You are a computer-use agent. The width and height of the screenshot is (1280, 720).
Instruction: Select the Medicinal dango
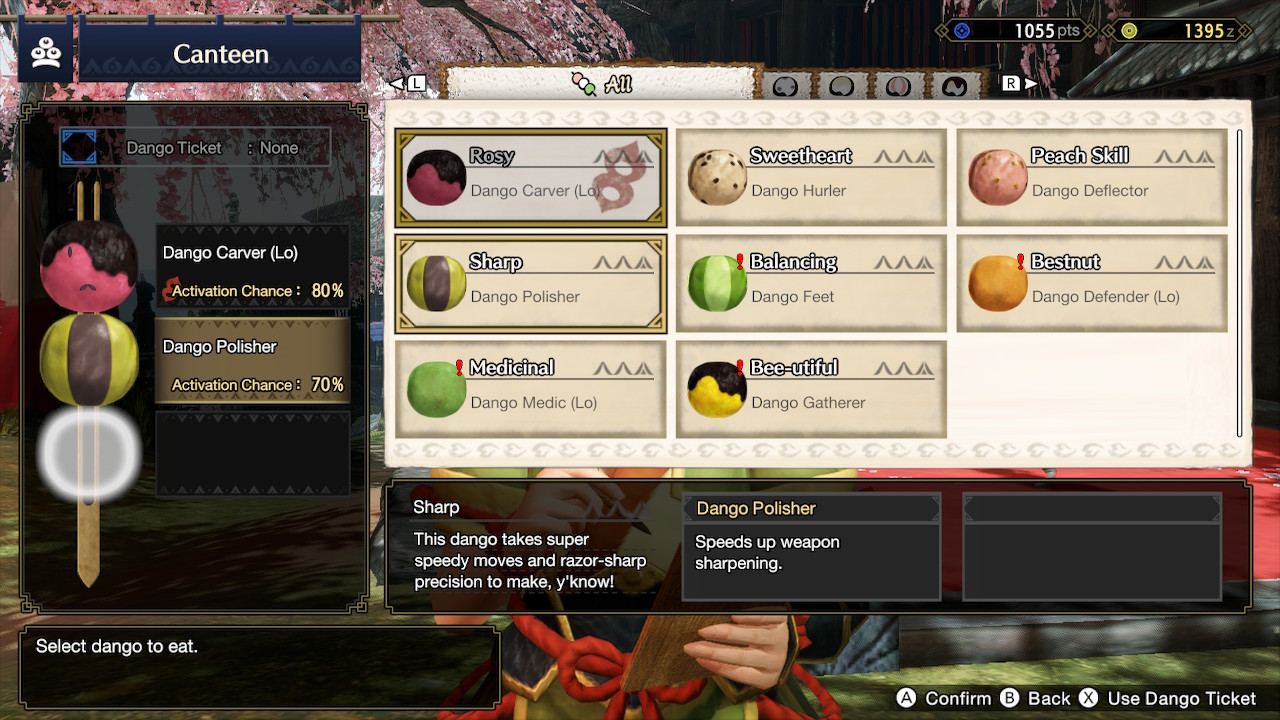(x=530, y=389)
